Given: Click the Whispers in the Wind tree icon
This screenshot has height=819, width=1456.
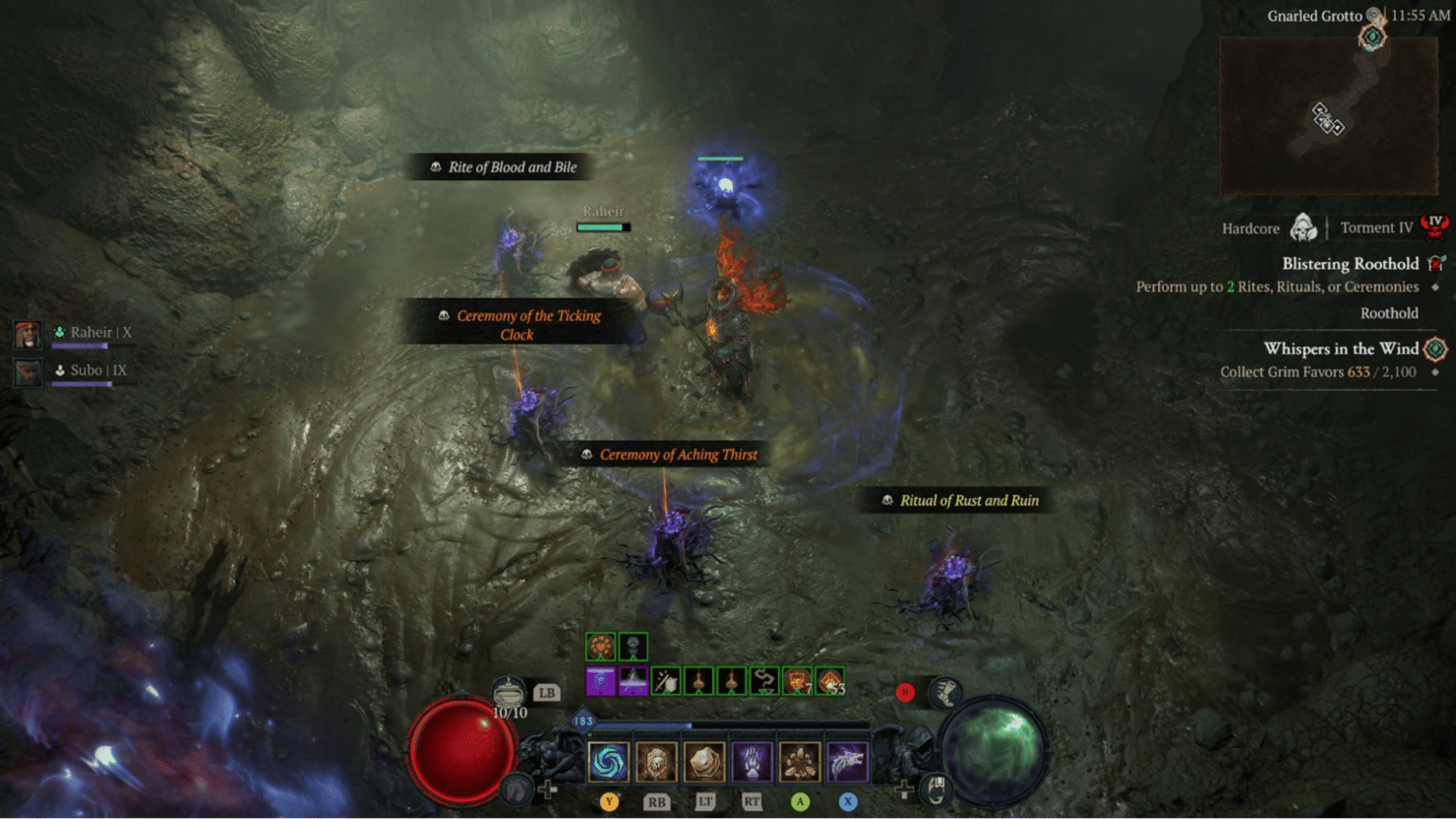Looking at the screenshot, I should pos(1434,348).
